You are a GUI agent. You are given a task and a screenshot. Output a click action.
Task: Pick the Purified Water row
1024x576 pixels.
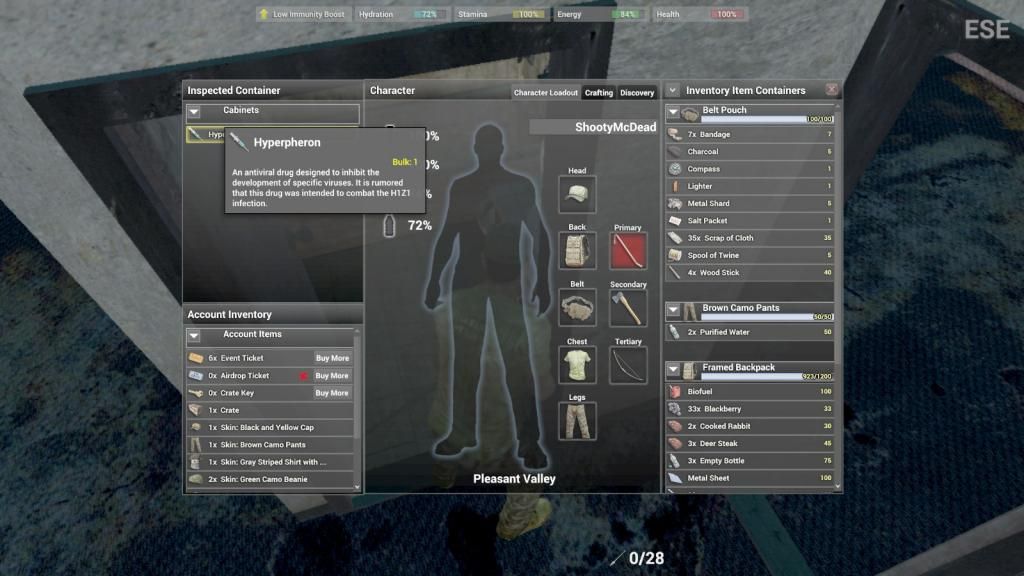pos(750,332)
